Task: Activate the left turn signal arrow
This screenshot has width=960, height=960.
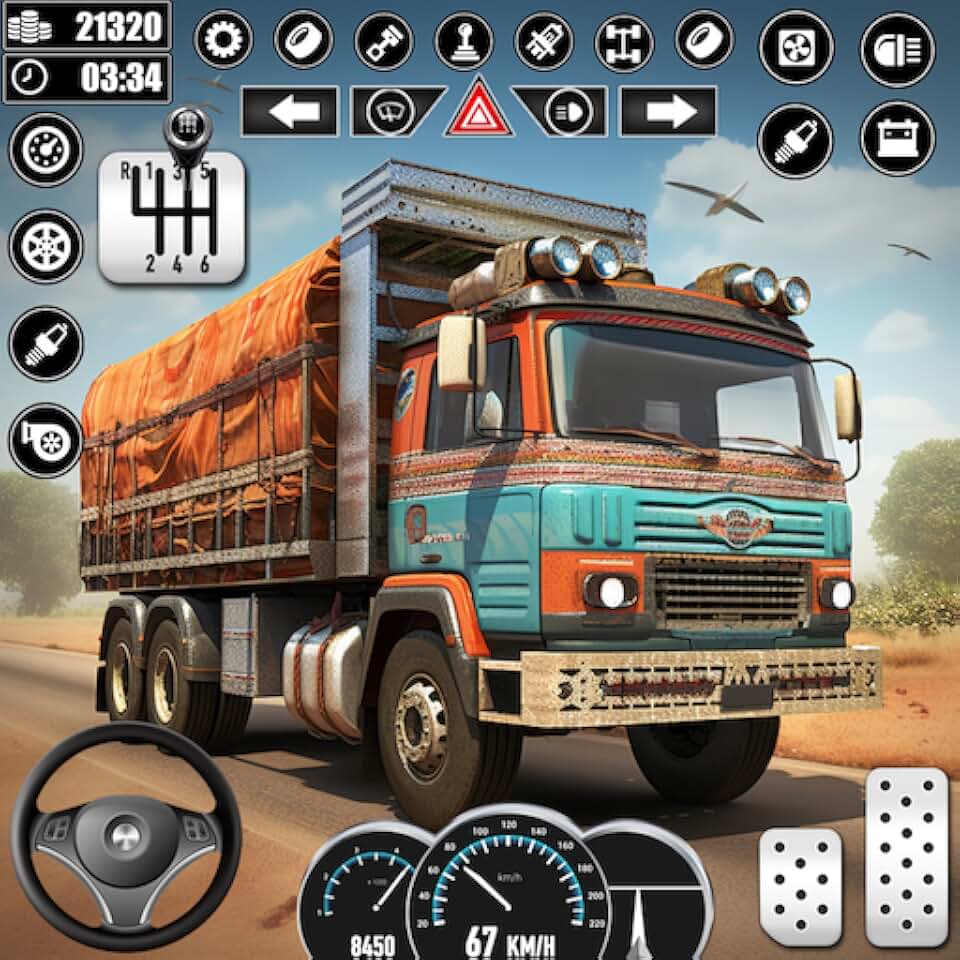Action: point(290,111)
